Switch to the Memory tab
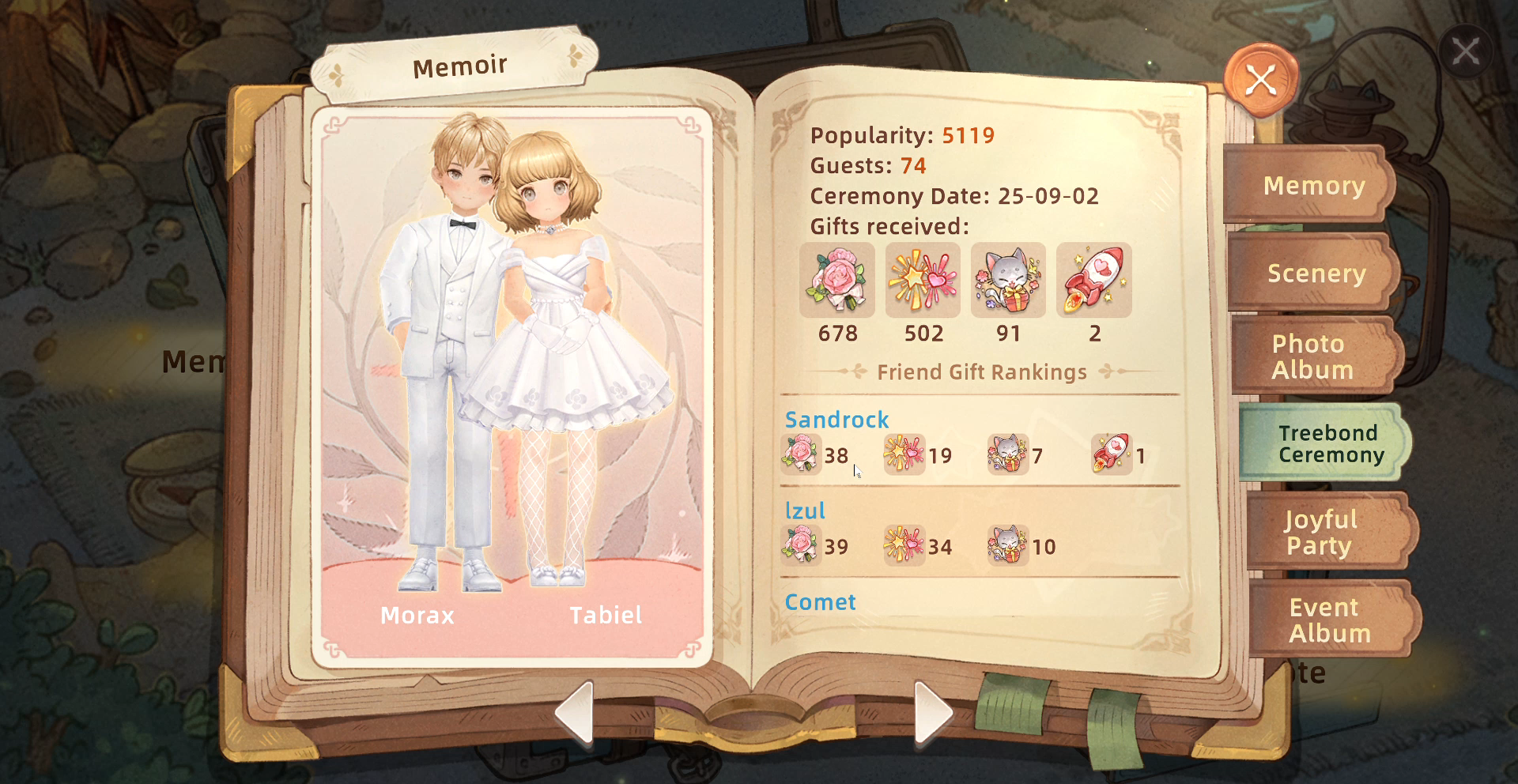Screen dimensions: 1518x784 pos(1313,186)
